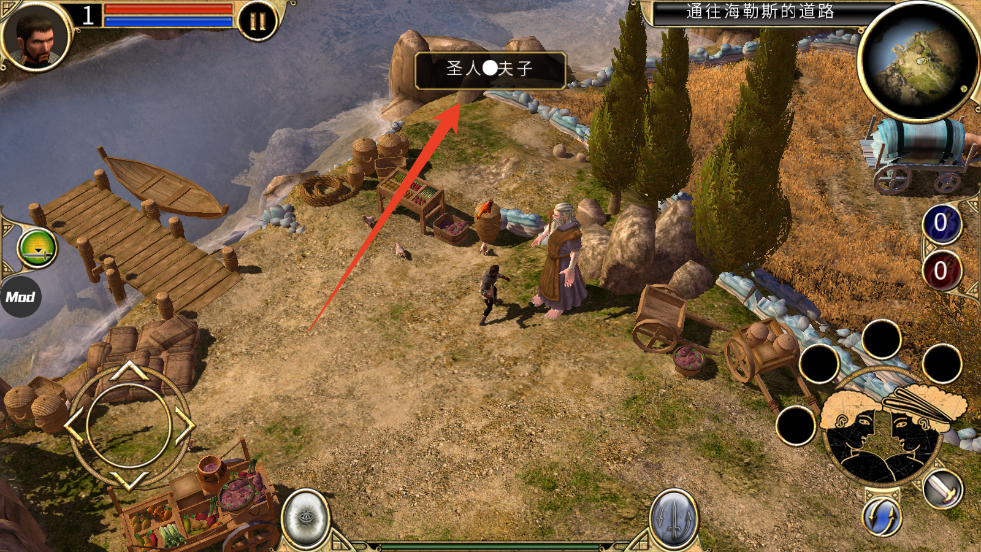Open the circular minimap
Image resolution: width=981 pixels, height=552 pixels.
click(x=917, y=62)
